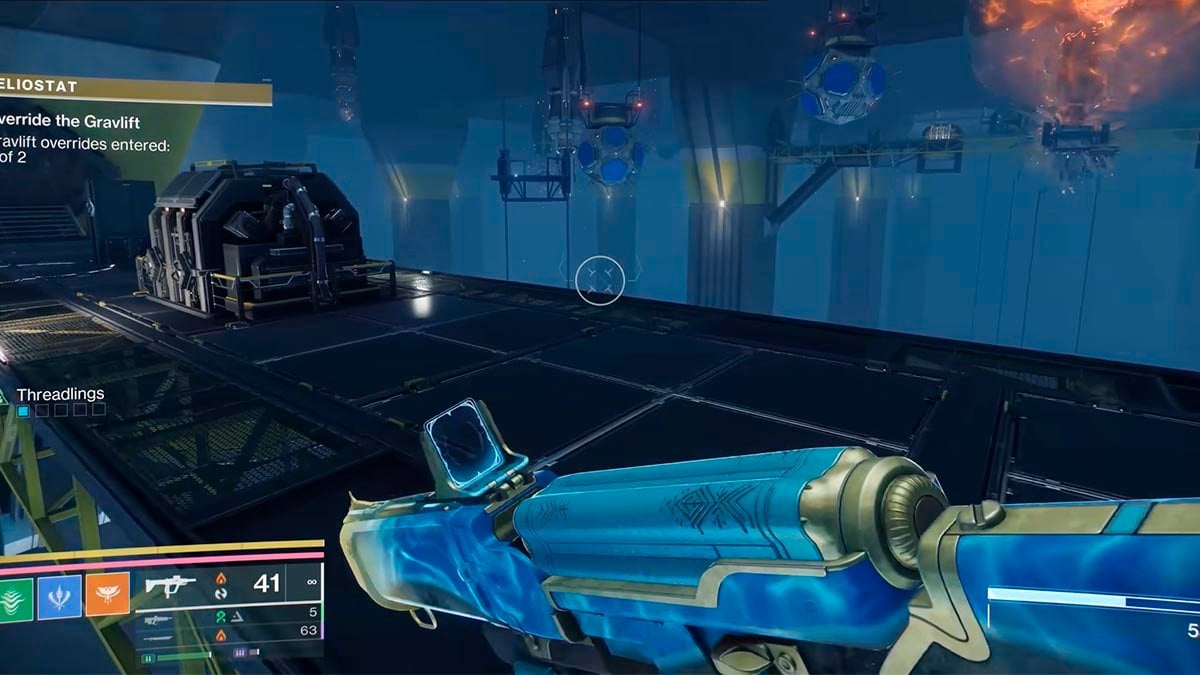Use the orange class ability icon

pos(106,596)
